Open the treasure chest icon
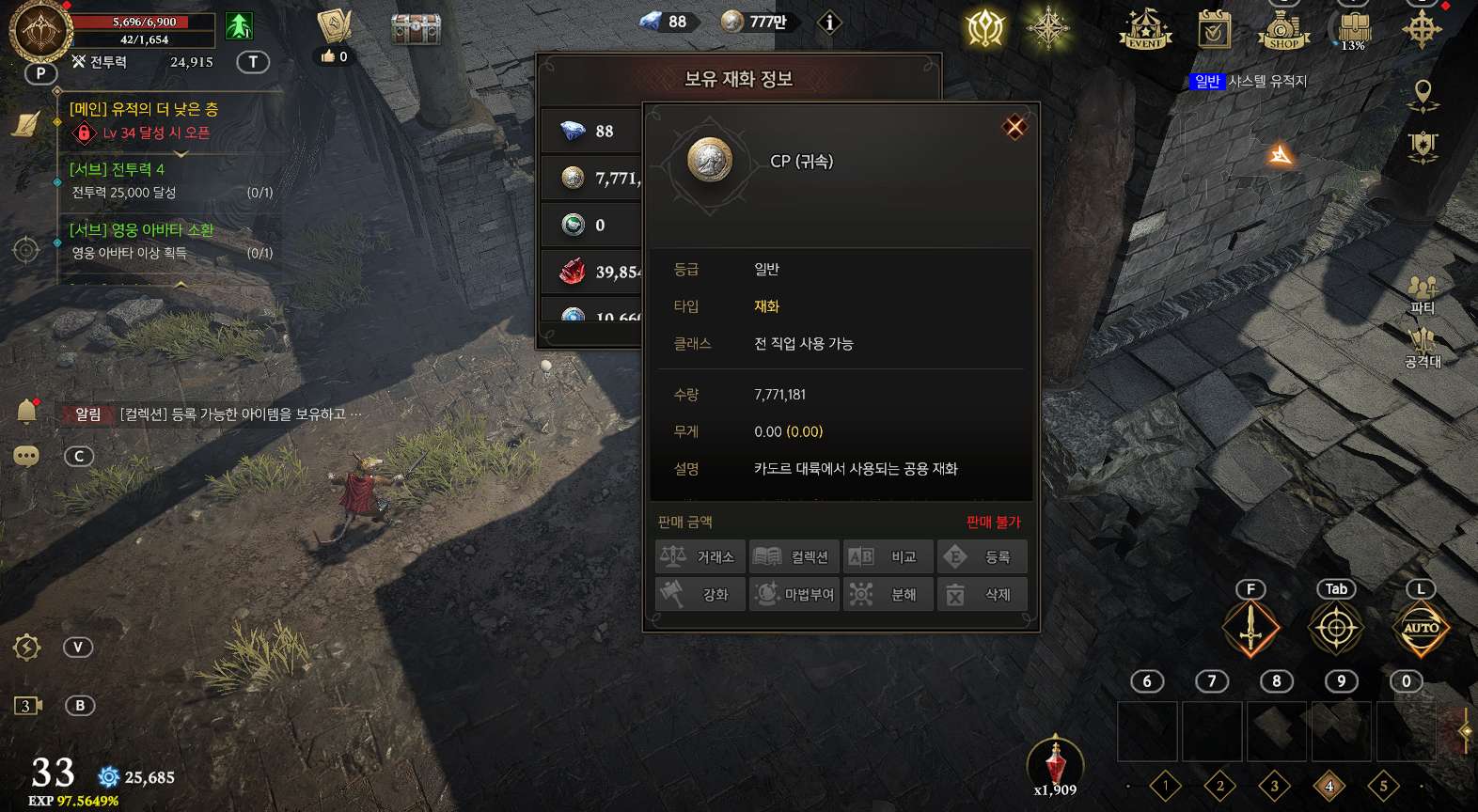The height and width of the screenshot is (812, 1478). point(416,27)
